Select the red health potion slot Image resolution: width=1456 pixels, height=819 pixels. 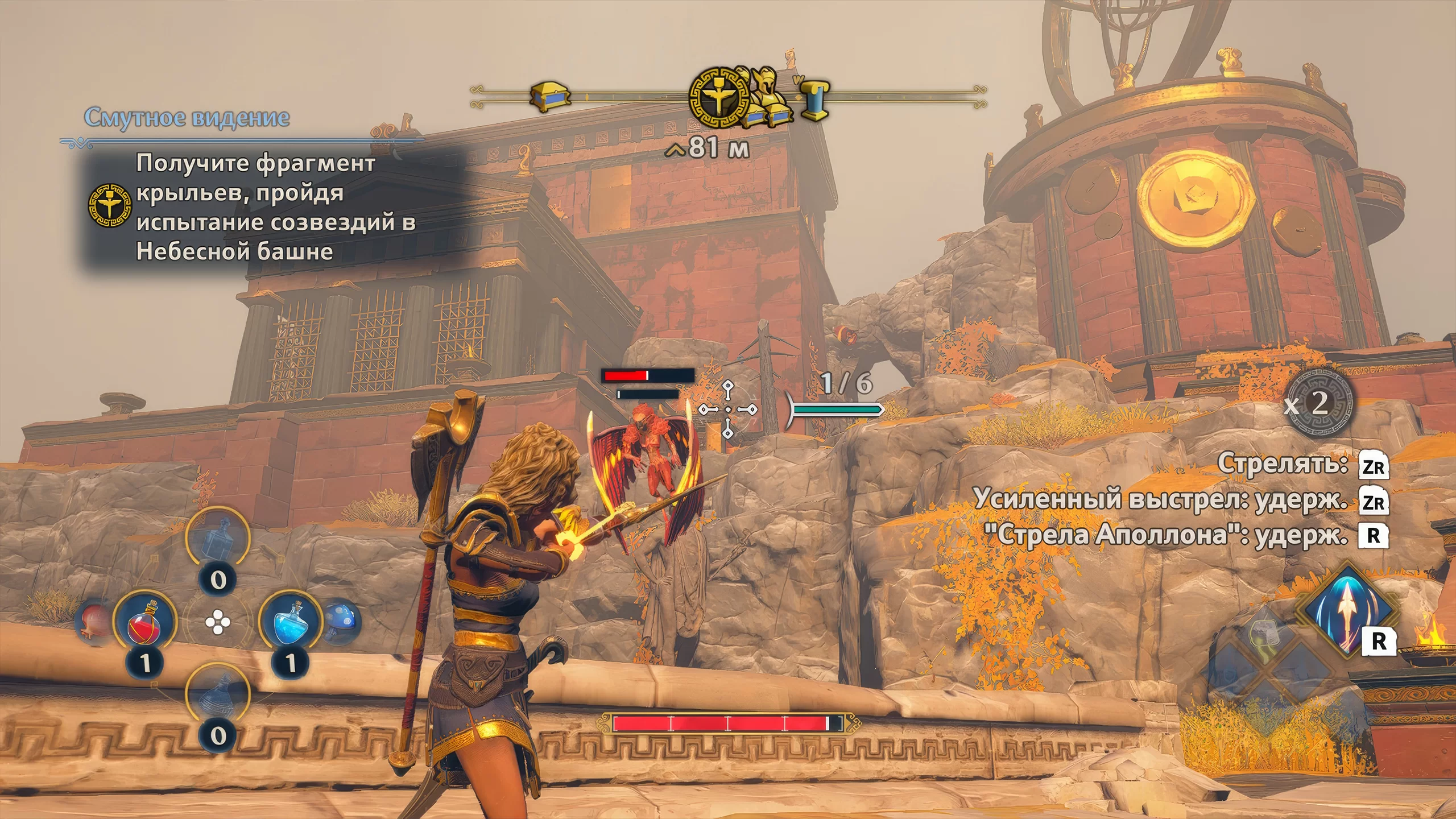(x=144, y=621)
